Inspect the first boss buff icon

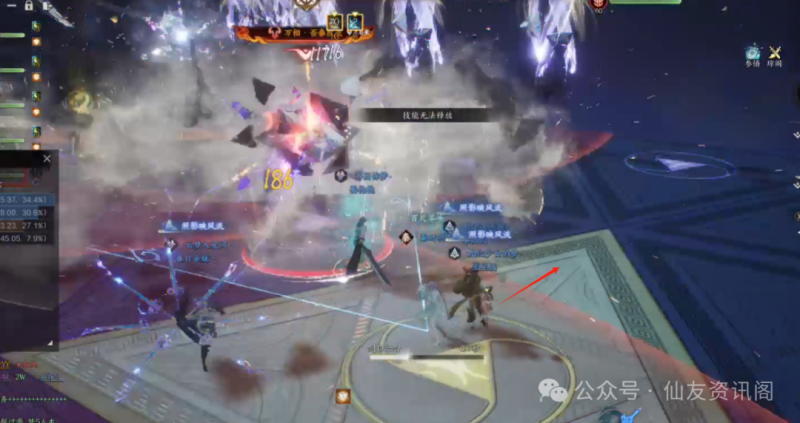(334, 21)
